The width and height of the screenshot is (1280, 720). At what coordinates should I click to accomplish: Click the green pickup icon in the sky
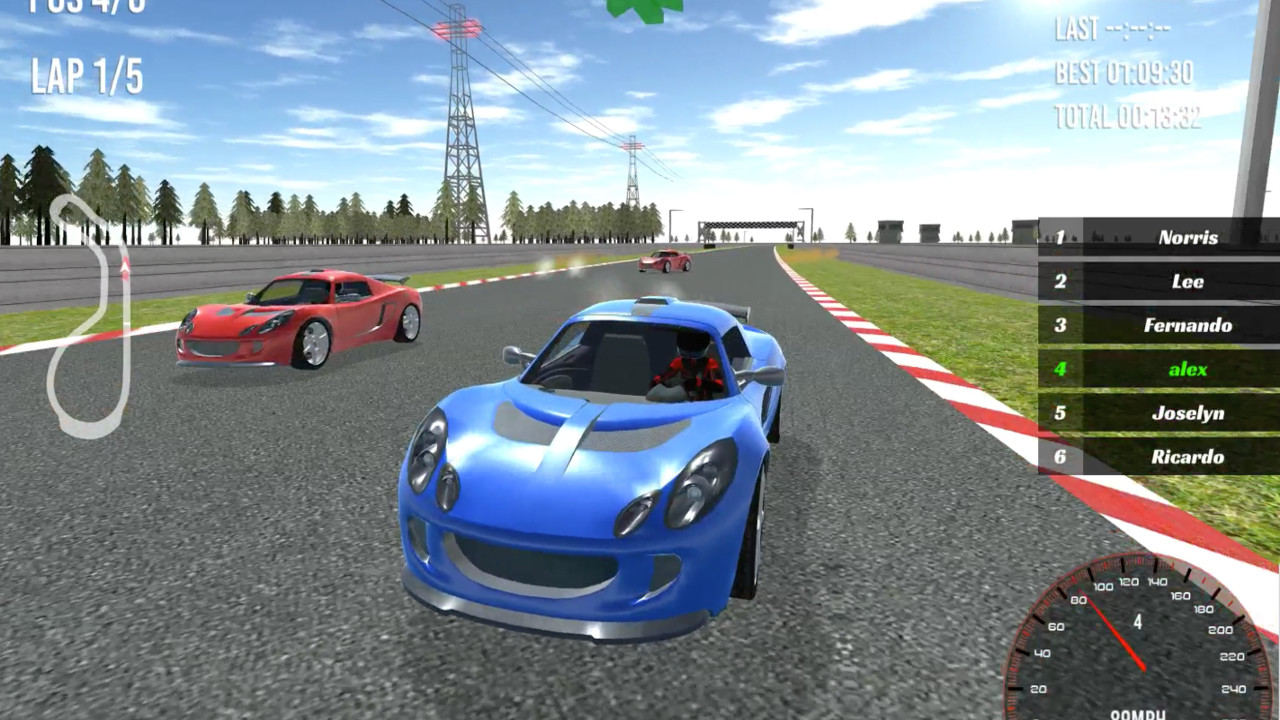pos(645,10)
